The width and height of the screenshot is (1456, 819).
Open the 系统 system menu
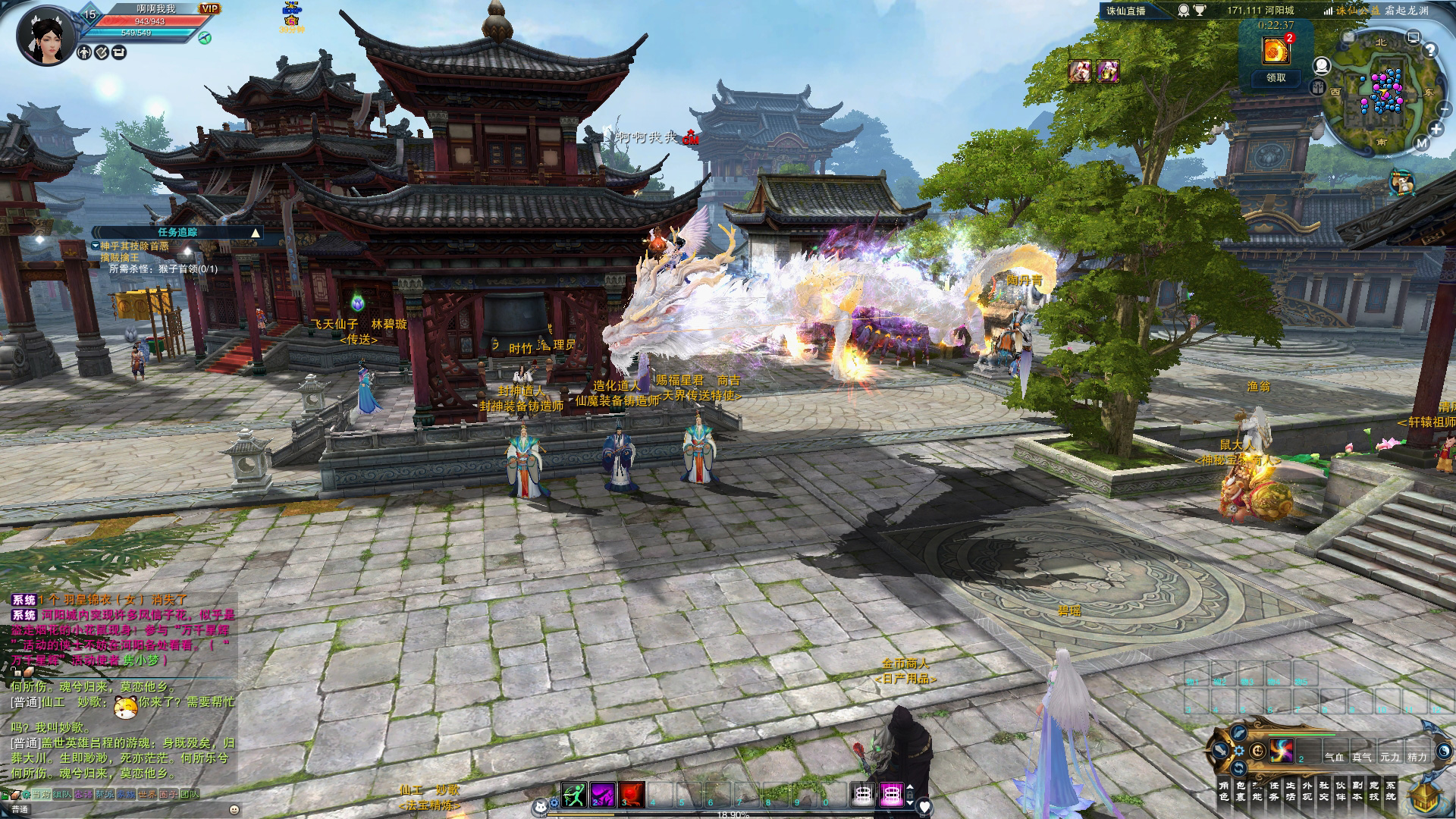tap(1391, 791)
